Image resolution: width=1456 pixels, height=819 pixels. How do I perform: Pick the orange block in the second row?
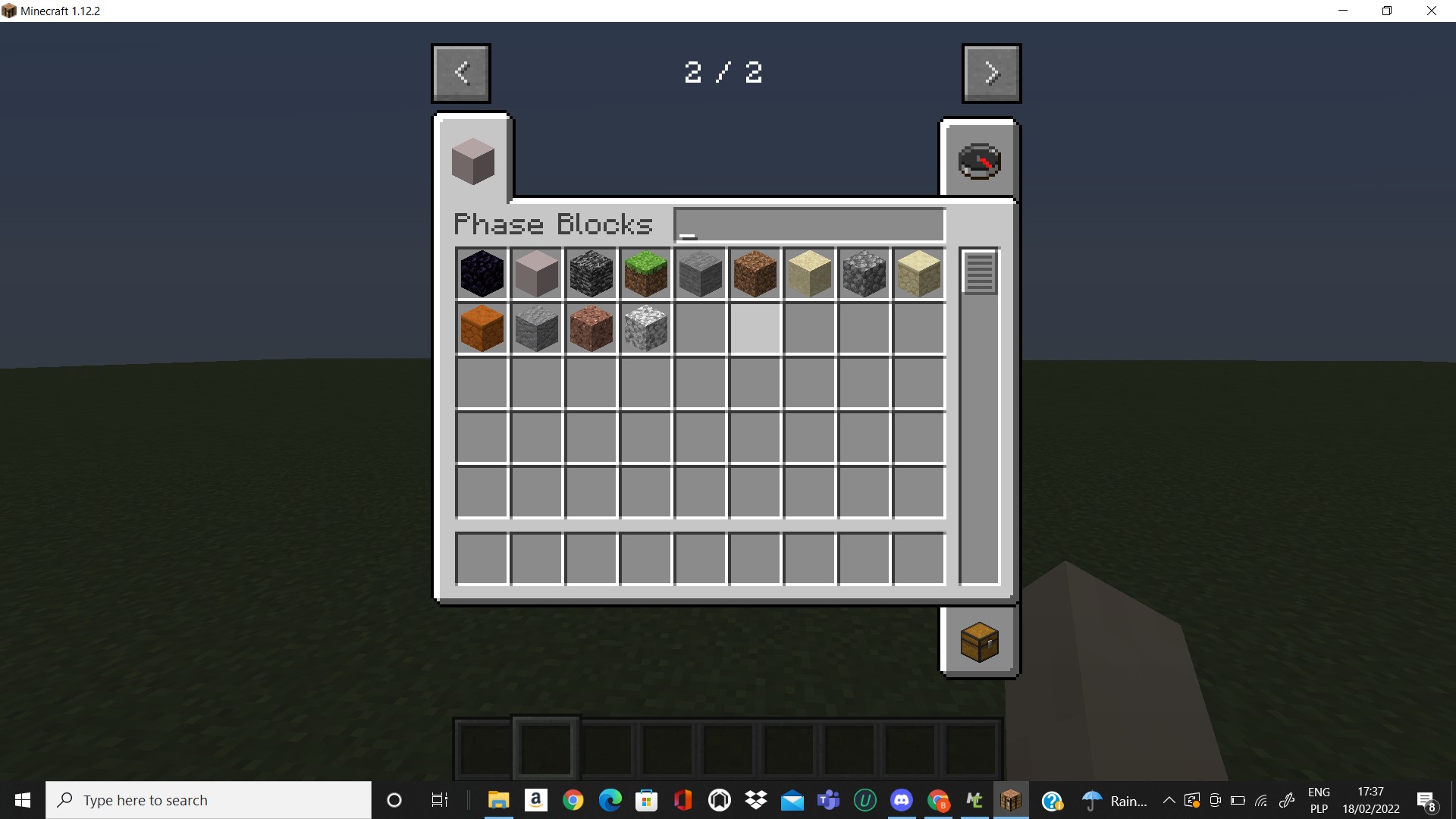point(482,328)
